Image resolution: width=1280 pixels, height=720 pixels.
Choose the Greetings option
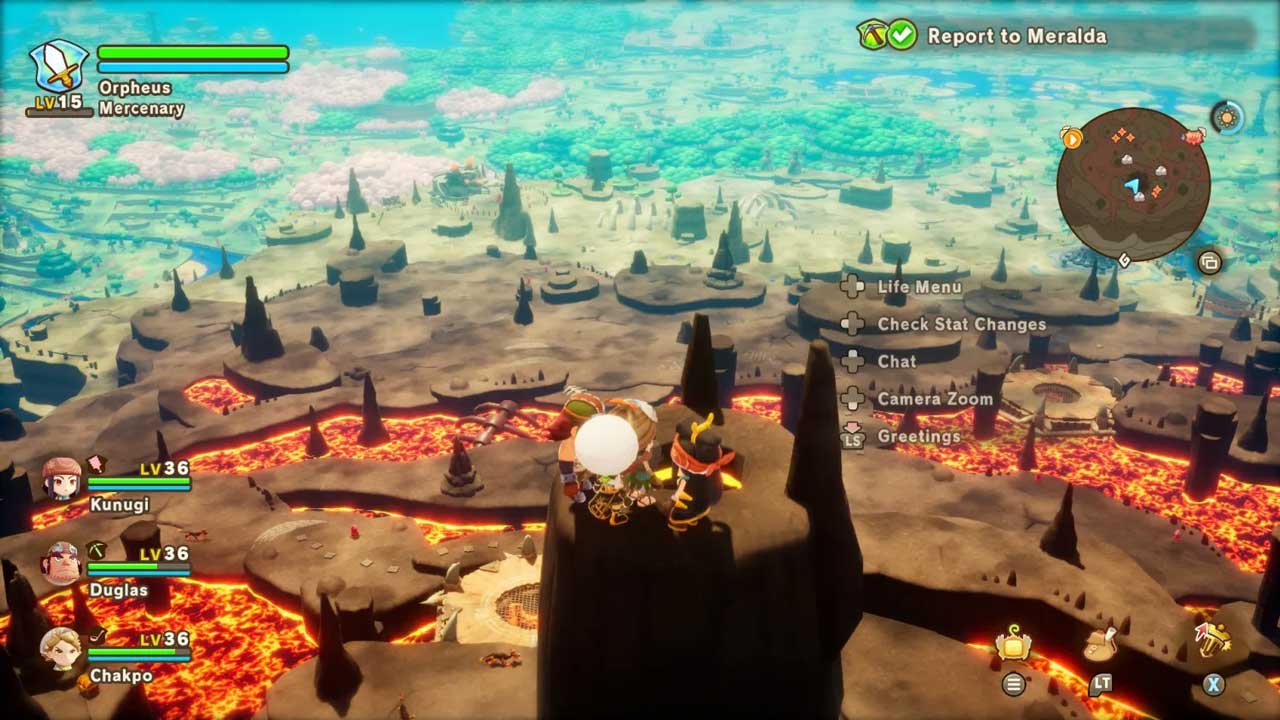point(918,436)
